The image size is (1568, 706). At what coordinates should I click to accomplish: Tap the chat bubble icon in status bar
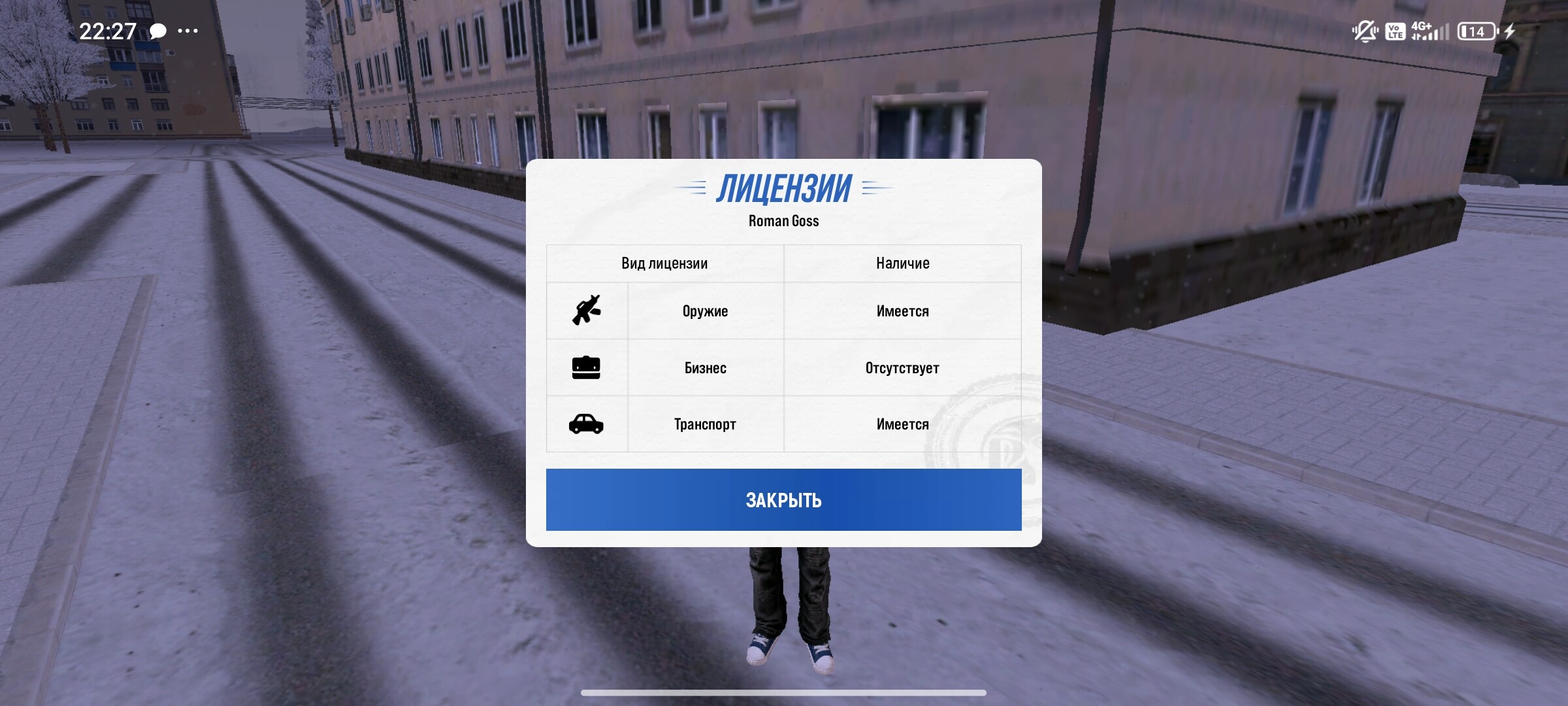click(x=157, y=30)
